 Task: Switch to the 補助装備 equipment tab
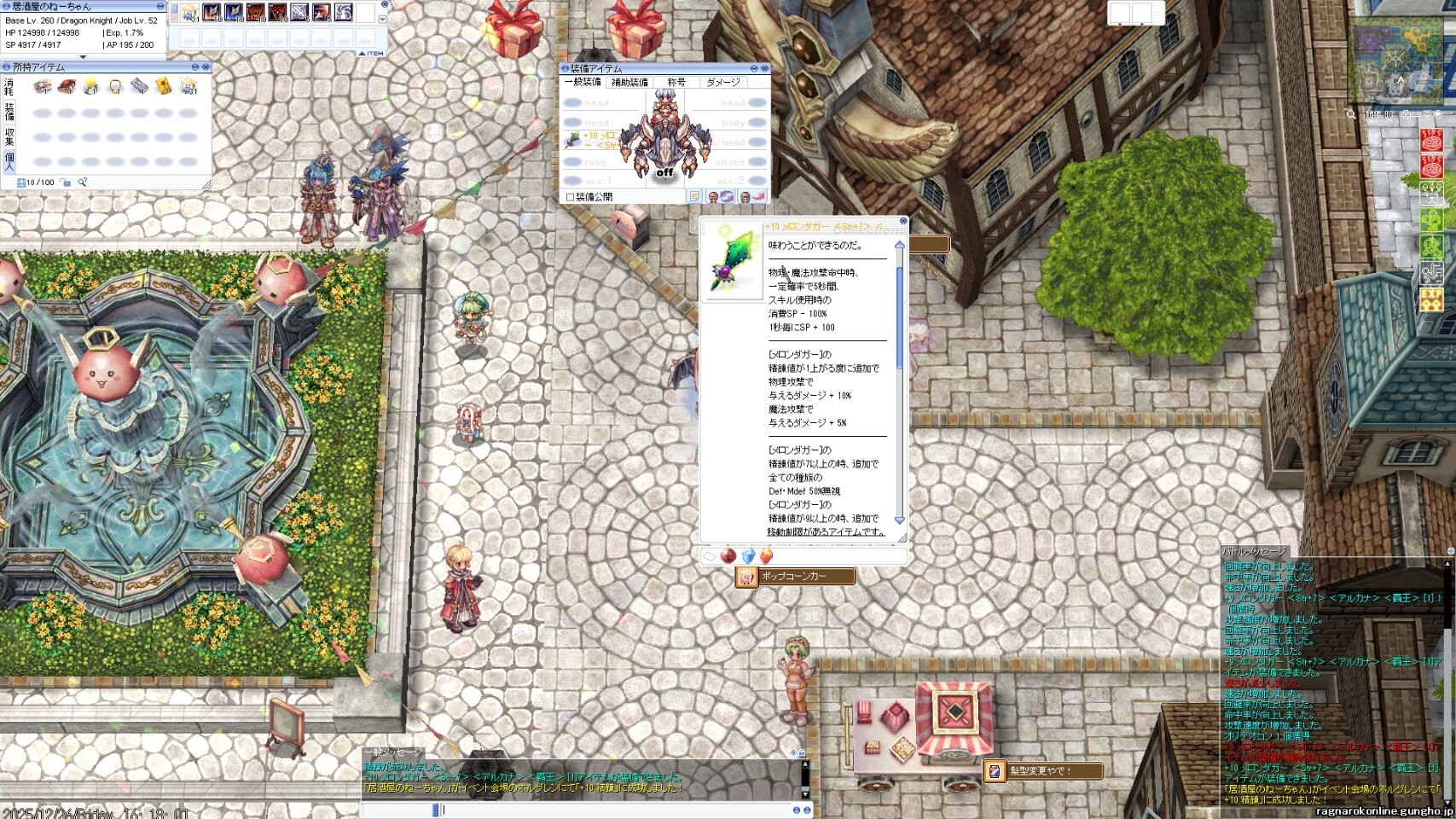629,83
